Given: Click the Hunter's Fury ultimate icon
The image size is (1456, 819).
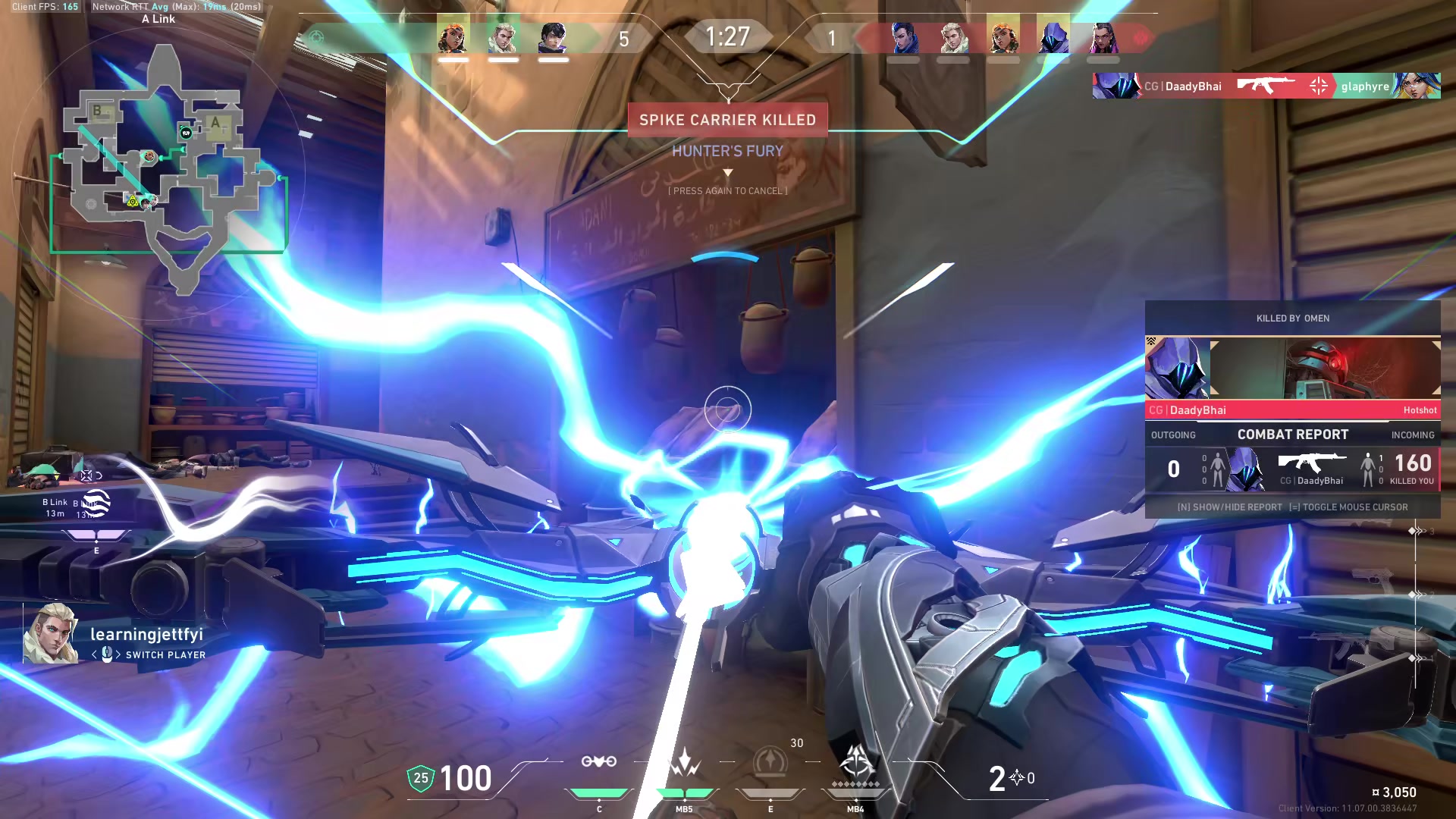Looking at the screenshot, I should point(856,761).
